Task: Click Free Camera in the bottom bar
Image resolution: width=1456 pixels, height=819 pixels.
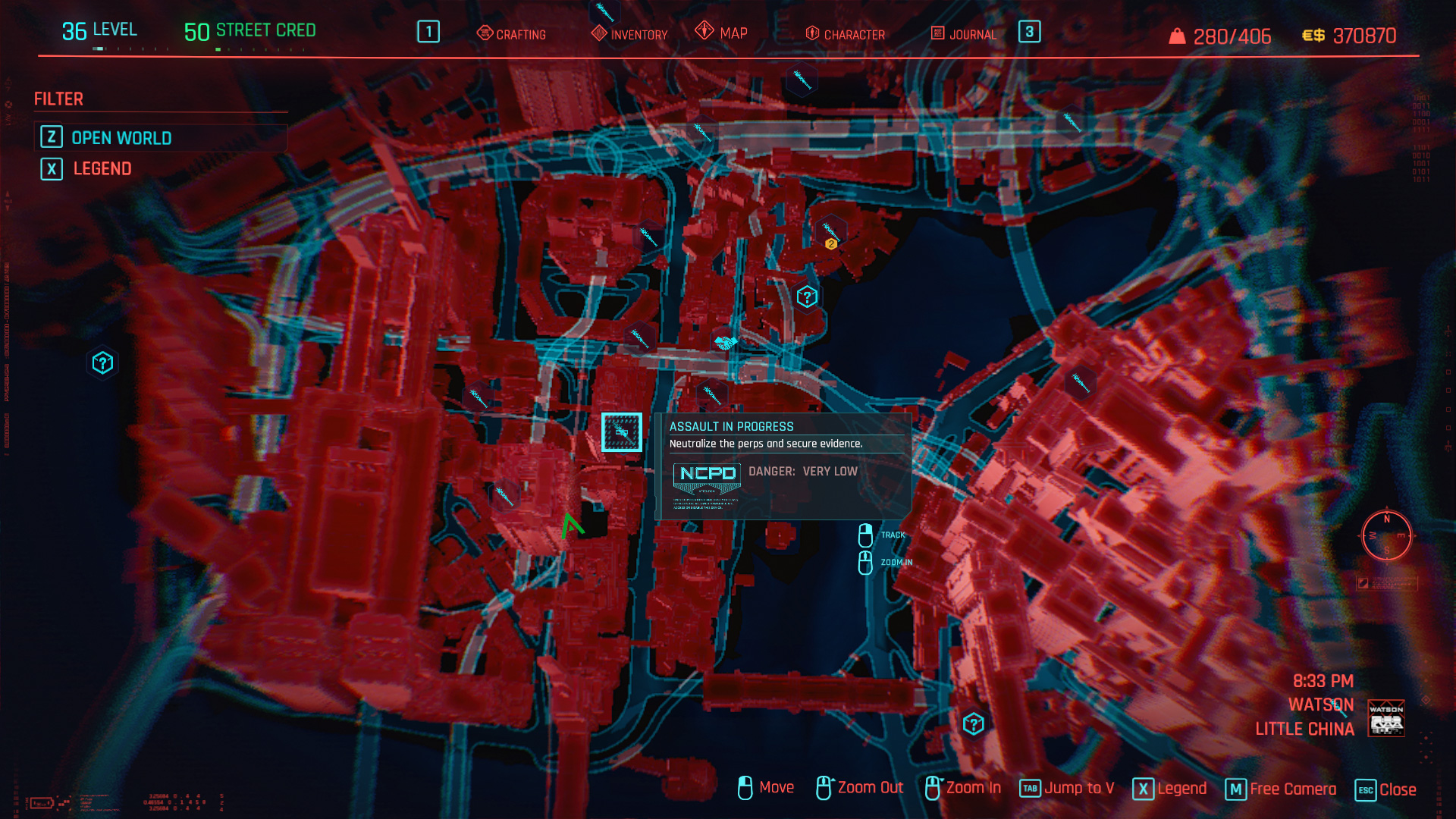Action: [x=1291, y=789]
